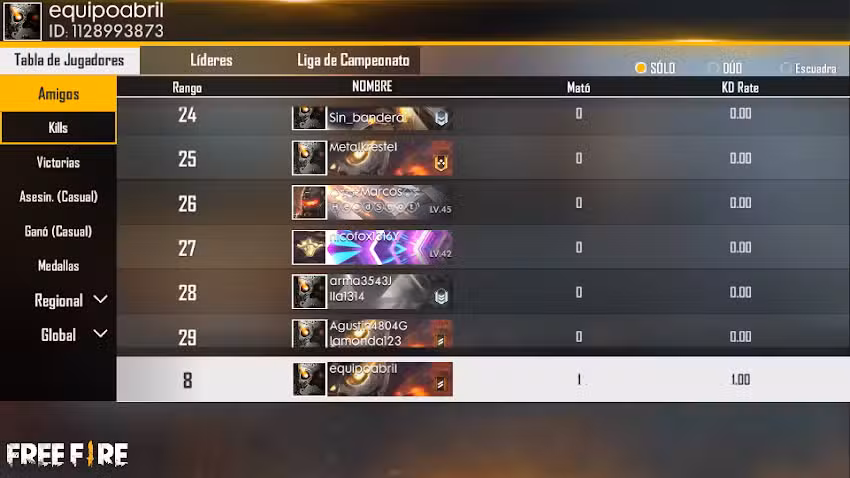Screen dimensions: 850x478
Task: Expand the Global section
Action: [72, 335]
